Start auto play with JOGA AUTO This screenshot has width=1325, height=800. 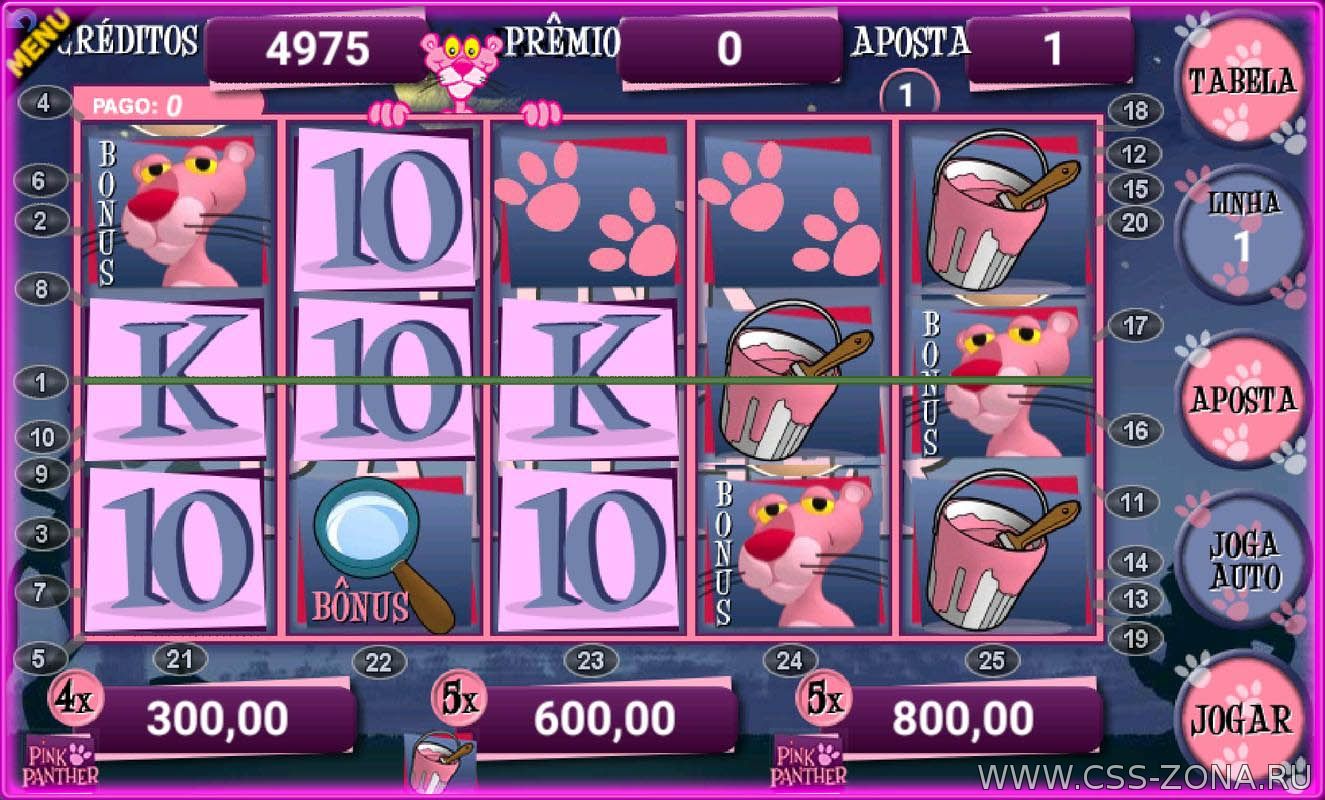point(1243,560)
